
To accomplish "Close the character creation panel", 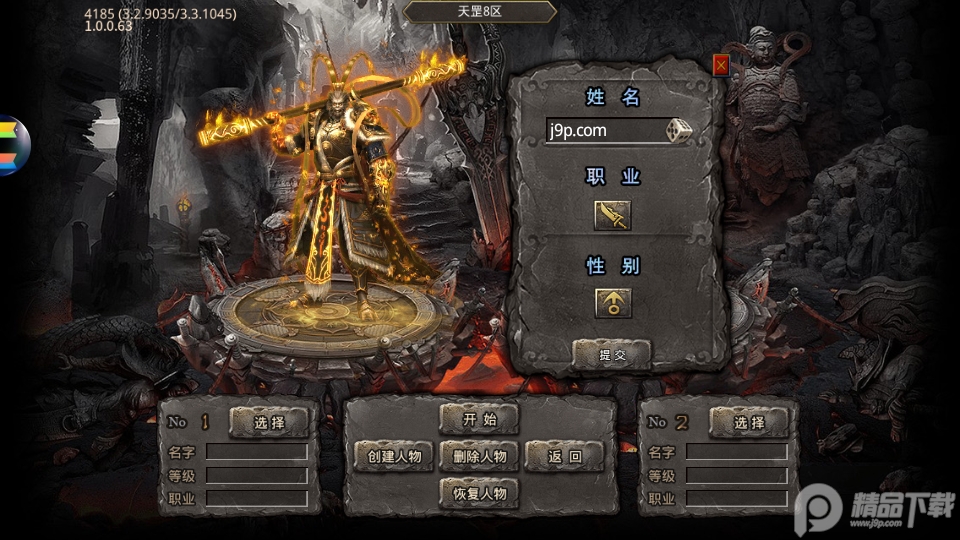I will 720,64.
